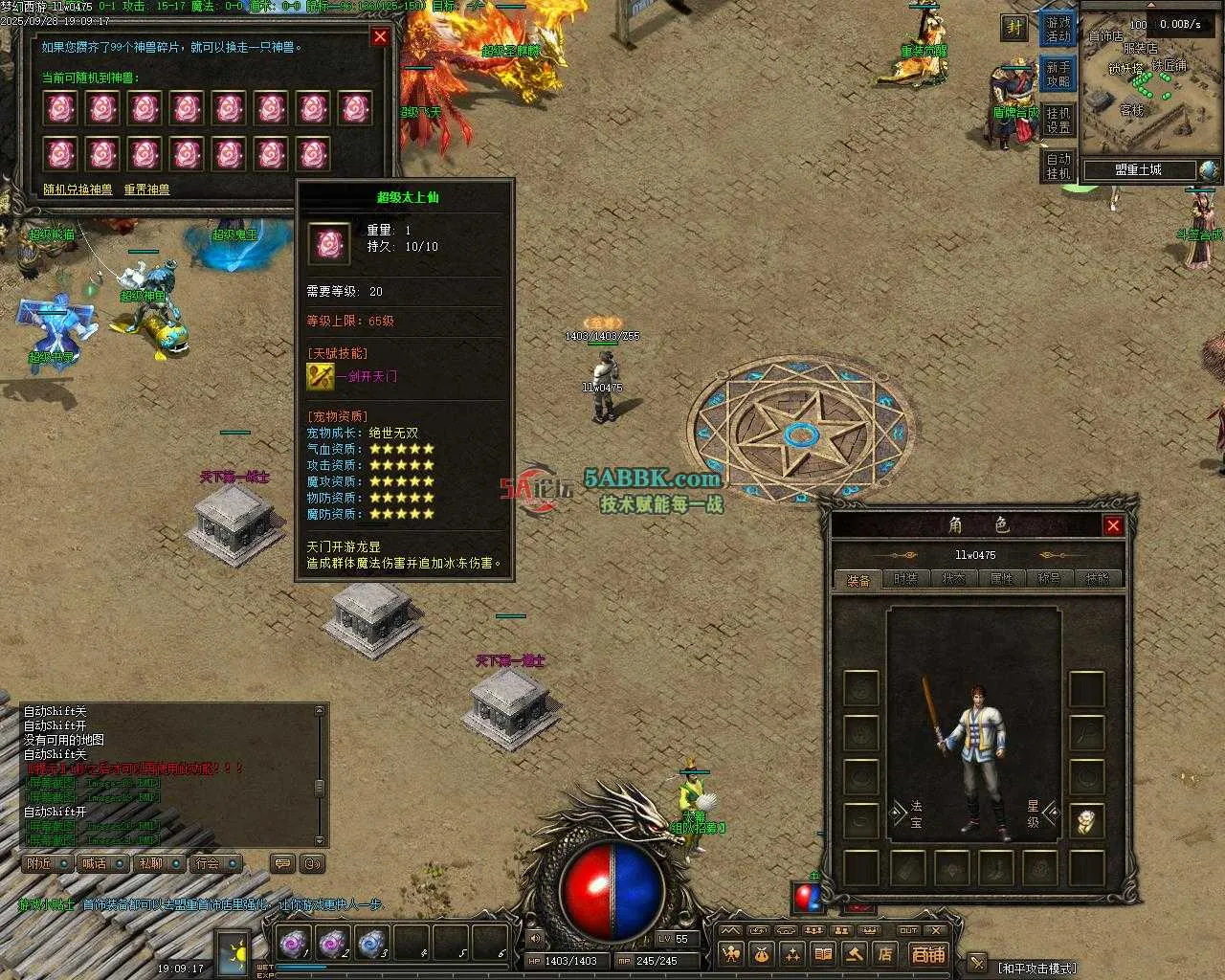This screenshot has height=980, width=1225.
Task: Use the blue swirl item in hotbar slot 3
Action: coord(371,944)
